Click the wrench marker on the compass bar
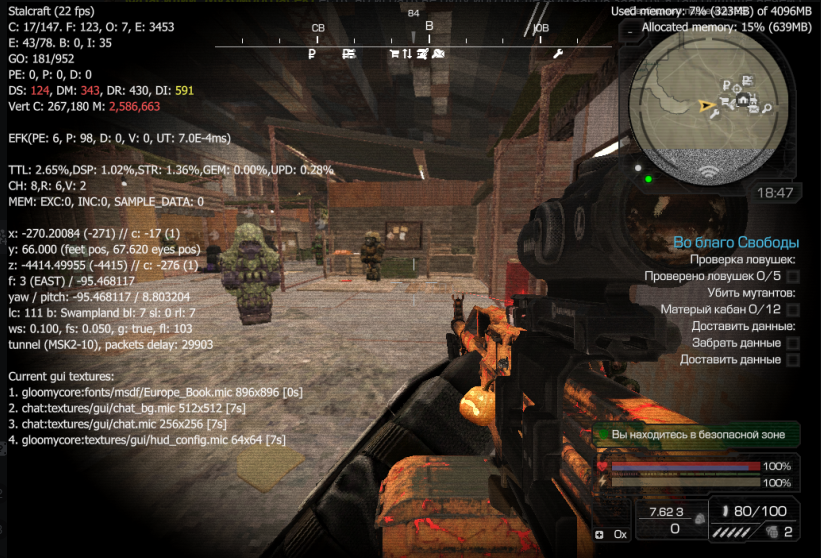 (558, 53)
